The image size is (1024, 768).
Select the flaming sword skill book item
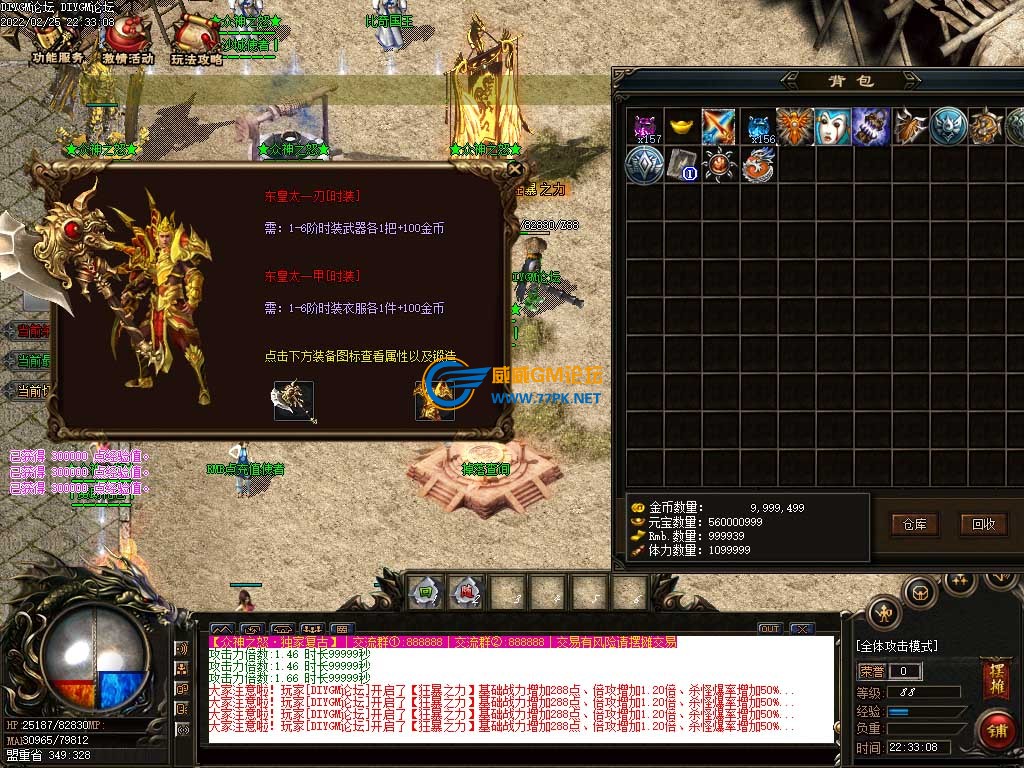coord(719,127)
